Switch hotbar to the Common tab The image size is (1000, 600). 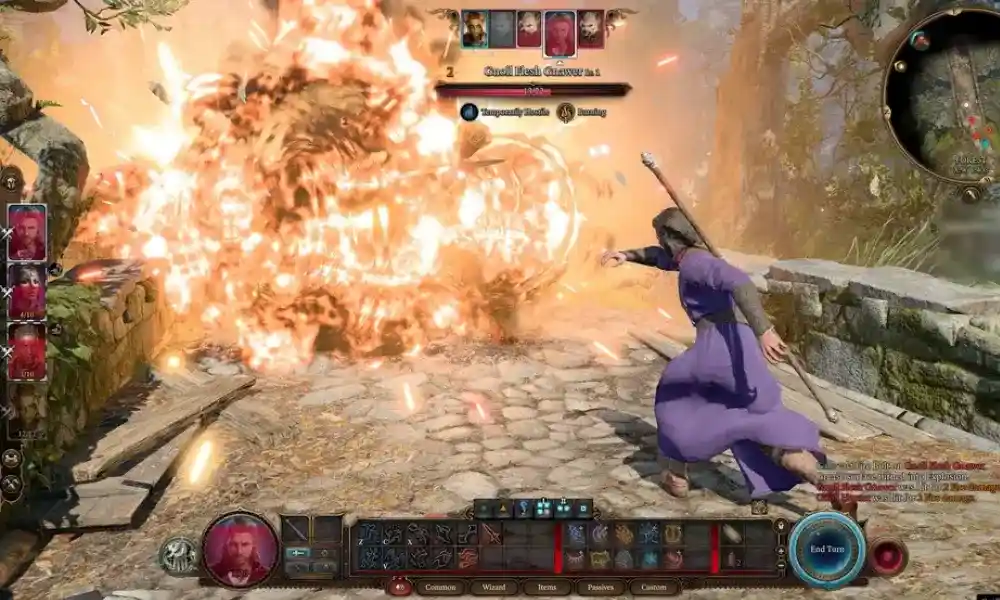click(440, 587)
